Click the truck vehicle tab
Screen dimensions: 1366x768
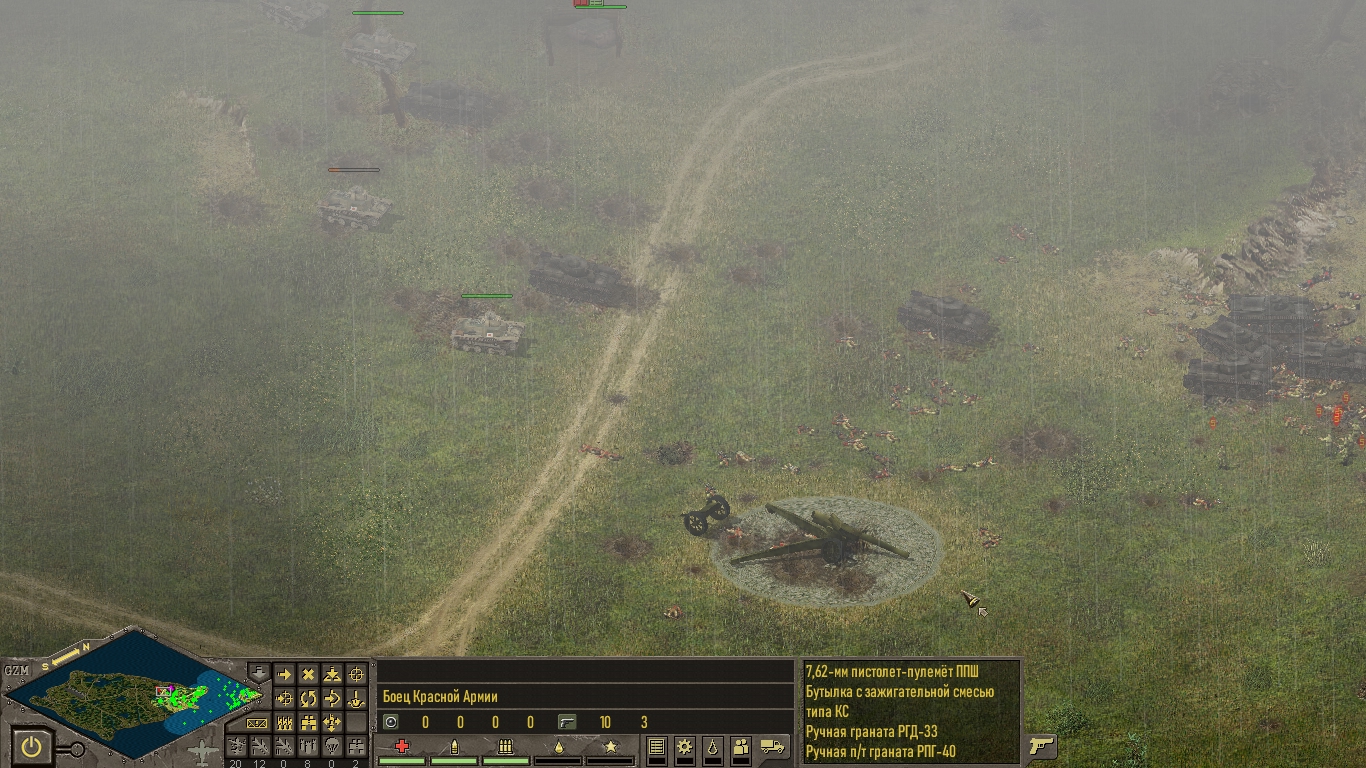tap(773, 746)
